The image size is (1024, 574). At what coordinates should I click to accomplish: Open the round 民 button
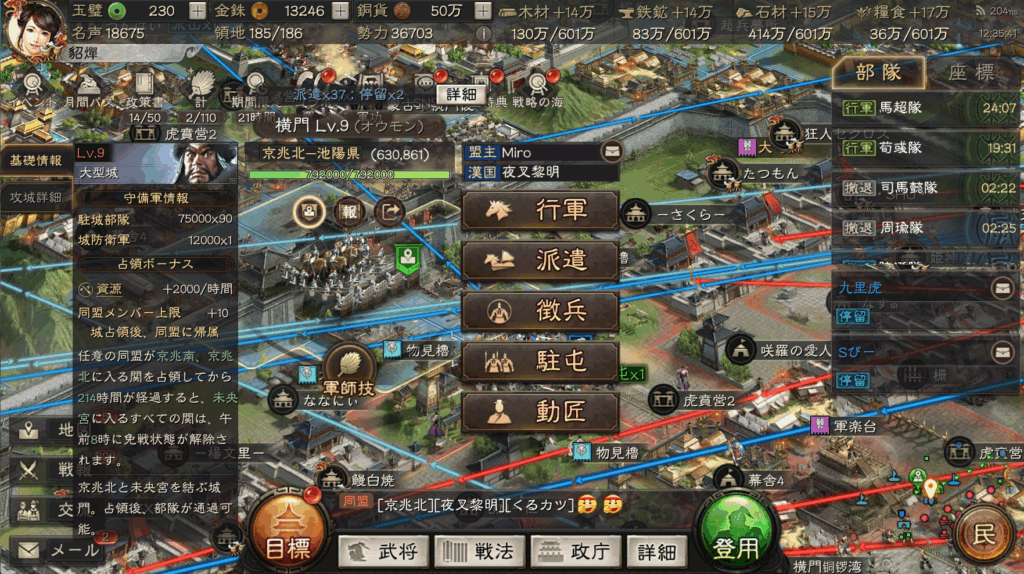click(x=985, y=533)
